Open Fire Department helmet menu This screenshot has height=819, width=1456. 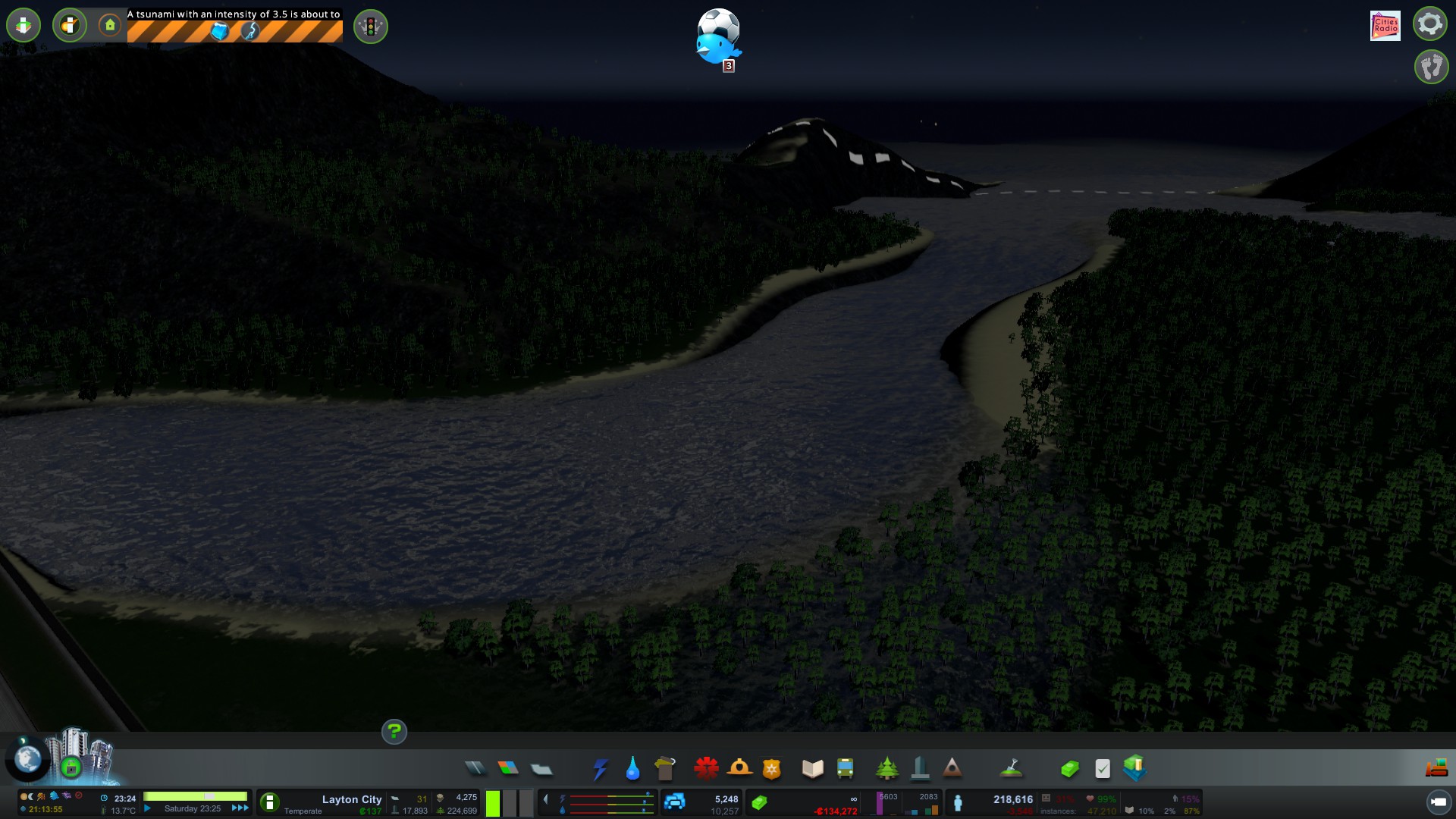pos(739,769)
